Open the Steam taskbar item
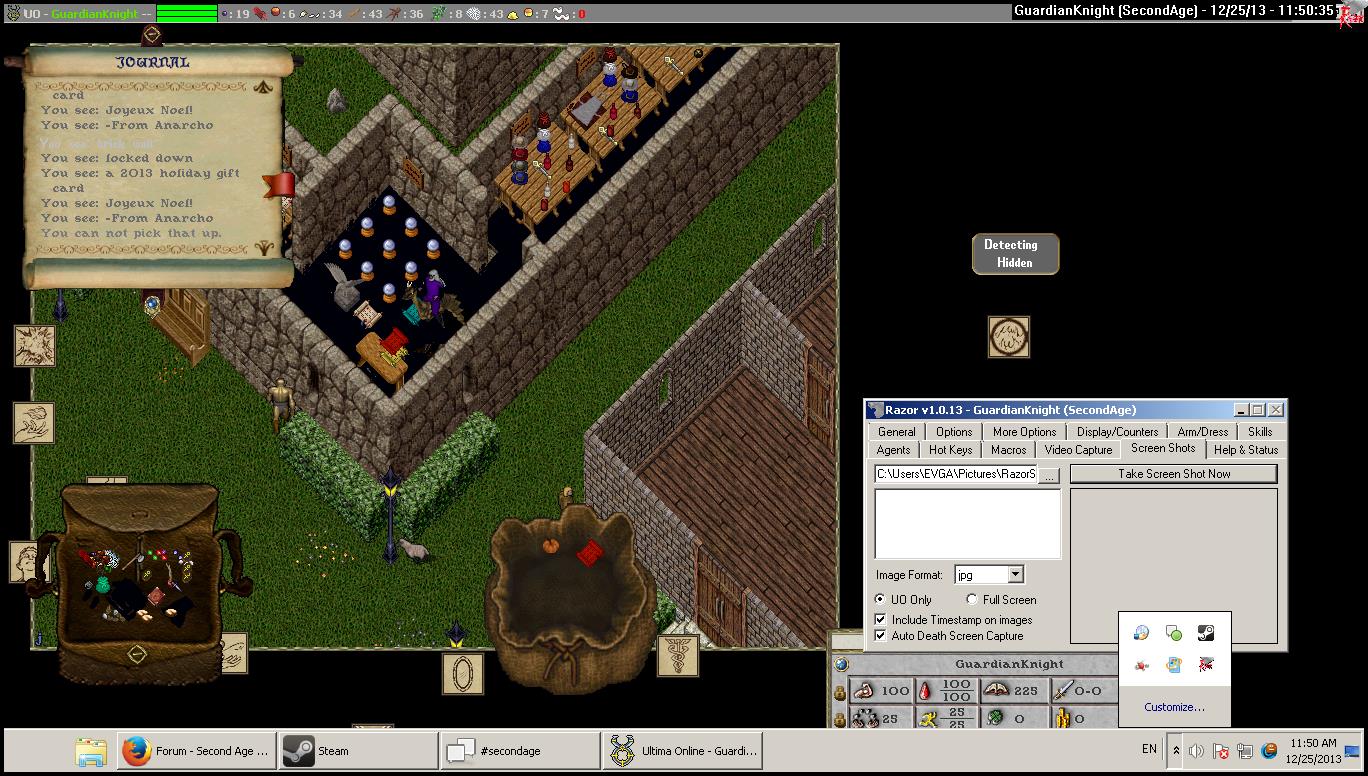This screenshot has height=776, width=1368. [x=358, y=751]
